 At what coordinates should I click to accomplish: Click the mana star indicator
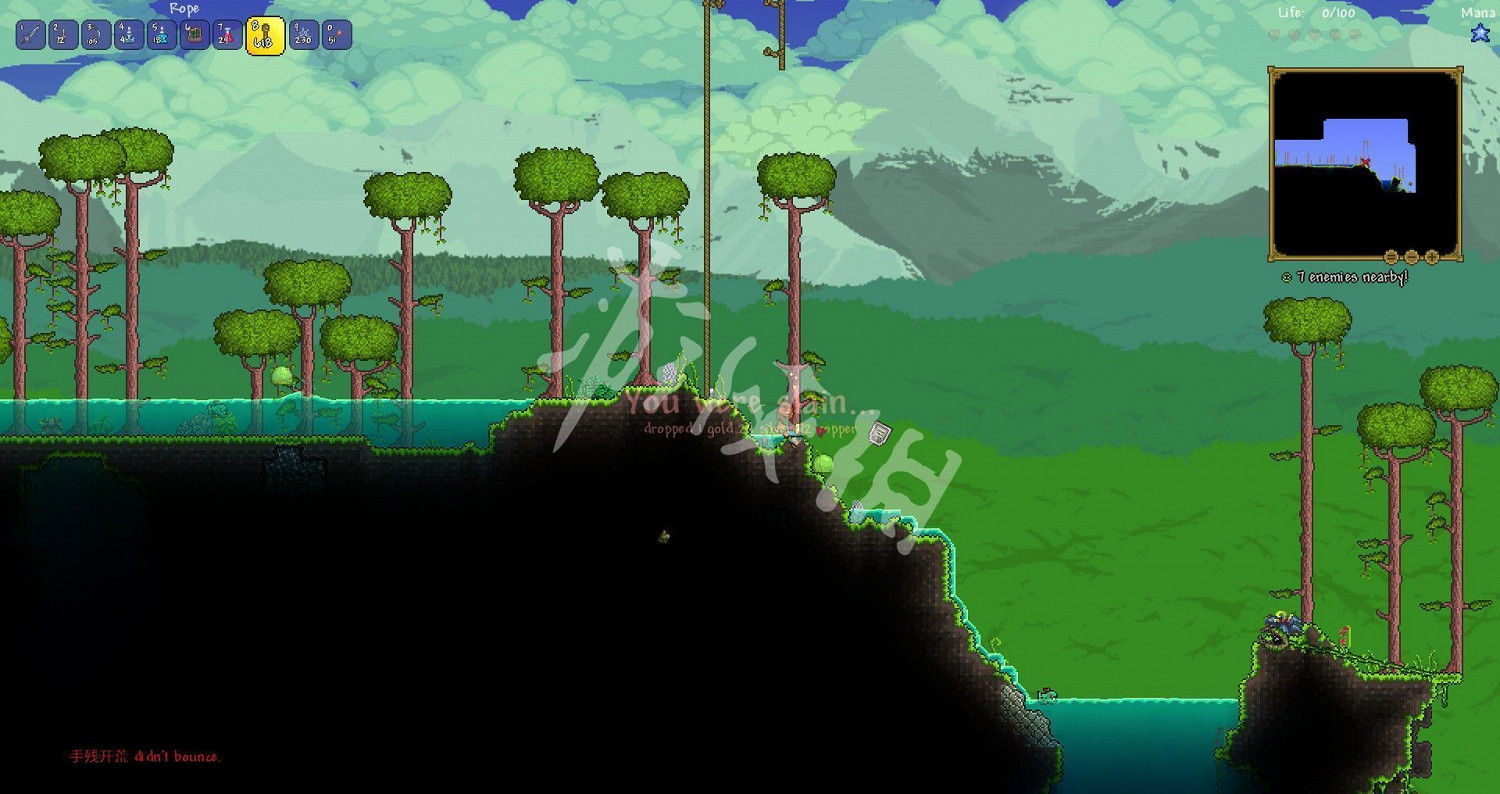[x=1479, y=33]
